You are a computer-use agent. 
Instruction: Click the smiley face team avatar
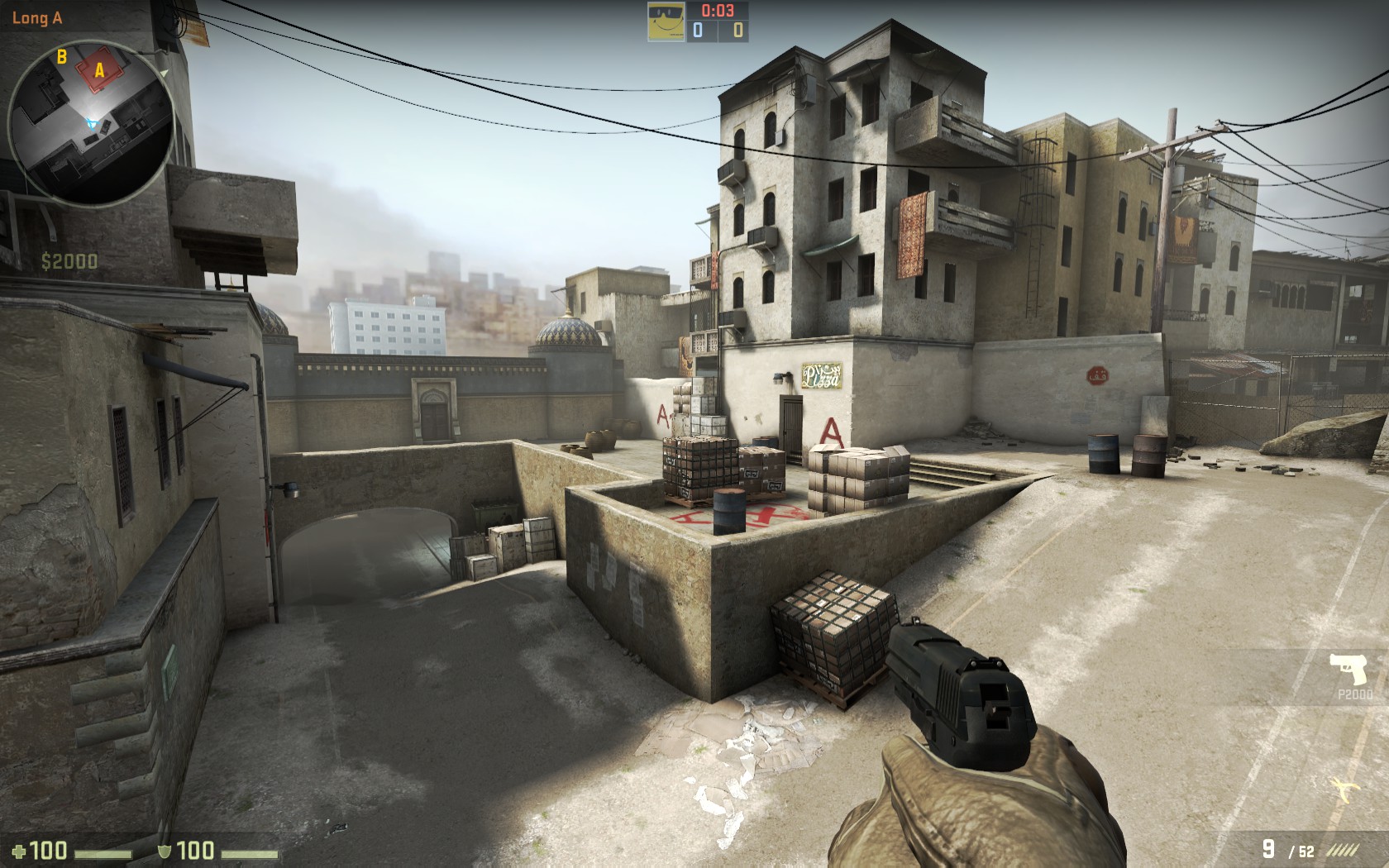click(665, 21)
